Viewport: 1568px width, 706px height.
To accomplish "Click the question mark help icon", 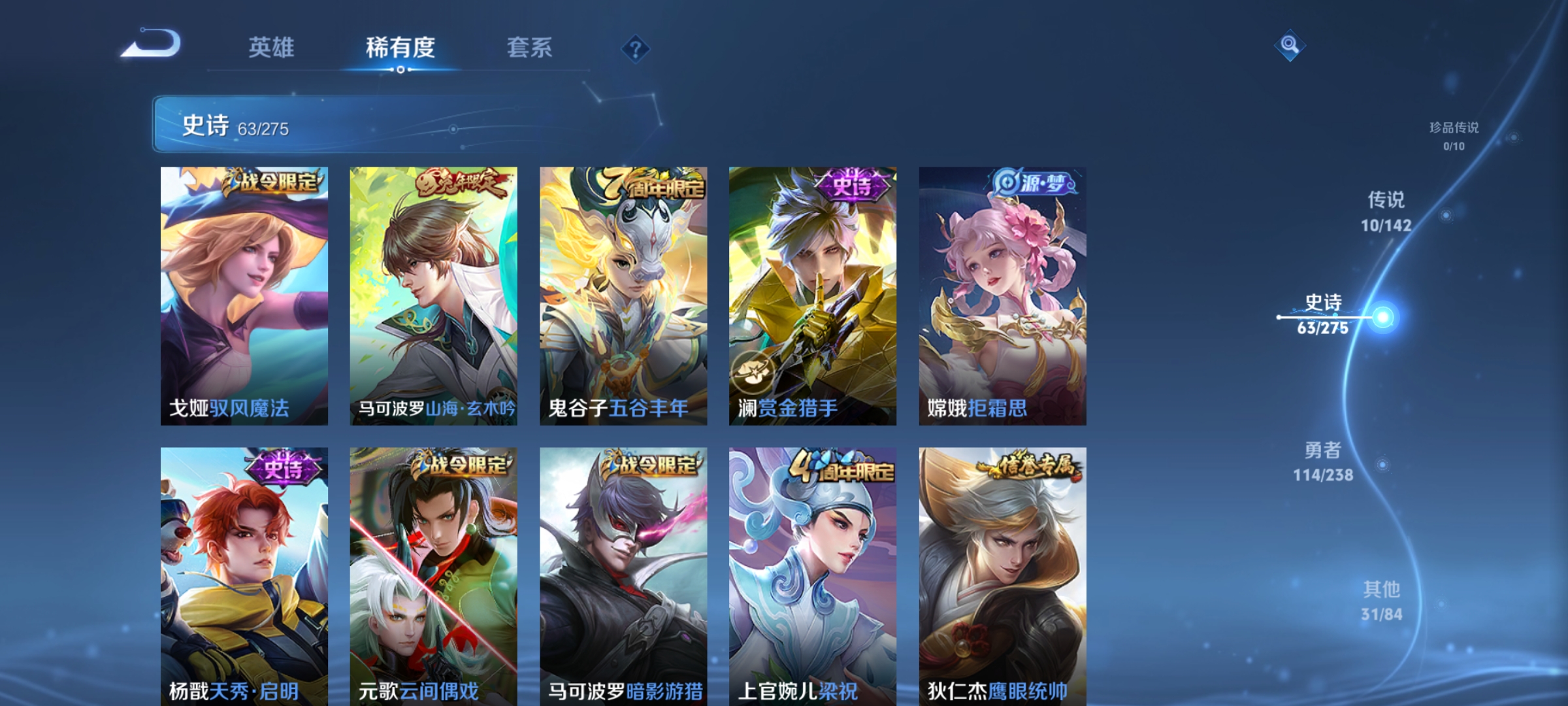I will coord(636,49).
